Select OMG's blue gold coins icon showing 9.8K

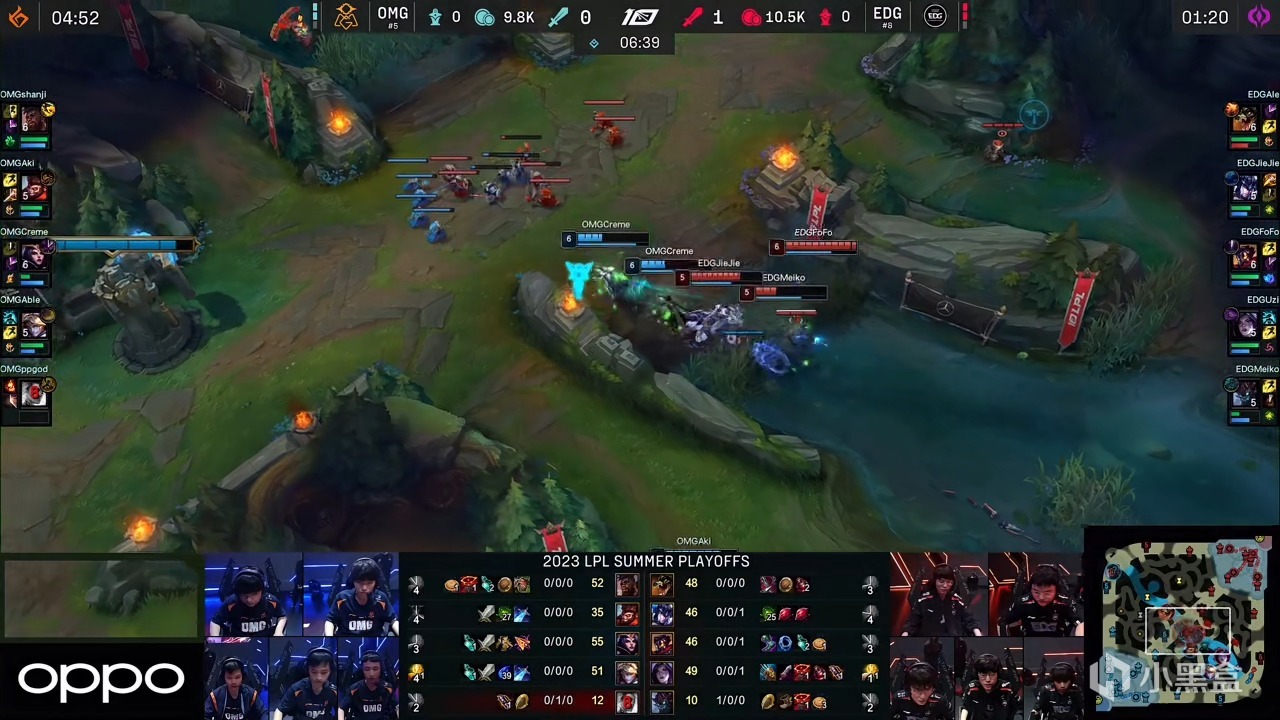coord(484,17)
